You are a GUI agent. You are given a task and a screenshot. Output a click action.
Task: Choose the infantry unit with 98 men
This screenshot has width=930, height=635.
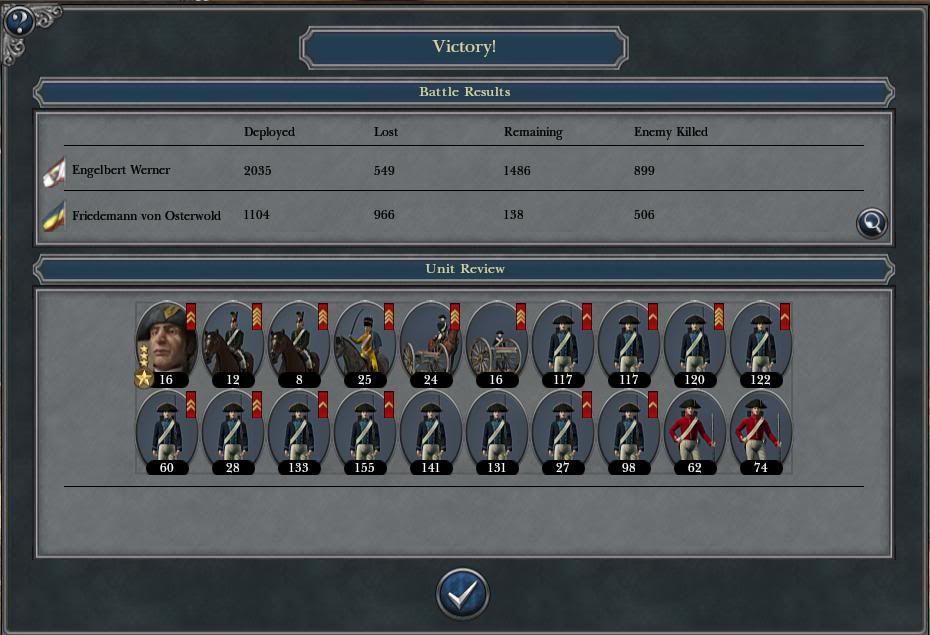click(x=627, y=430)
